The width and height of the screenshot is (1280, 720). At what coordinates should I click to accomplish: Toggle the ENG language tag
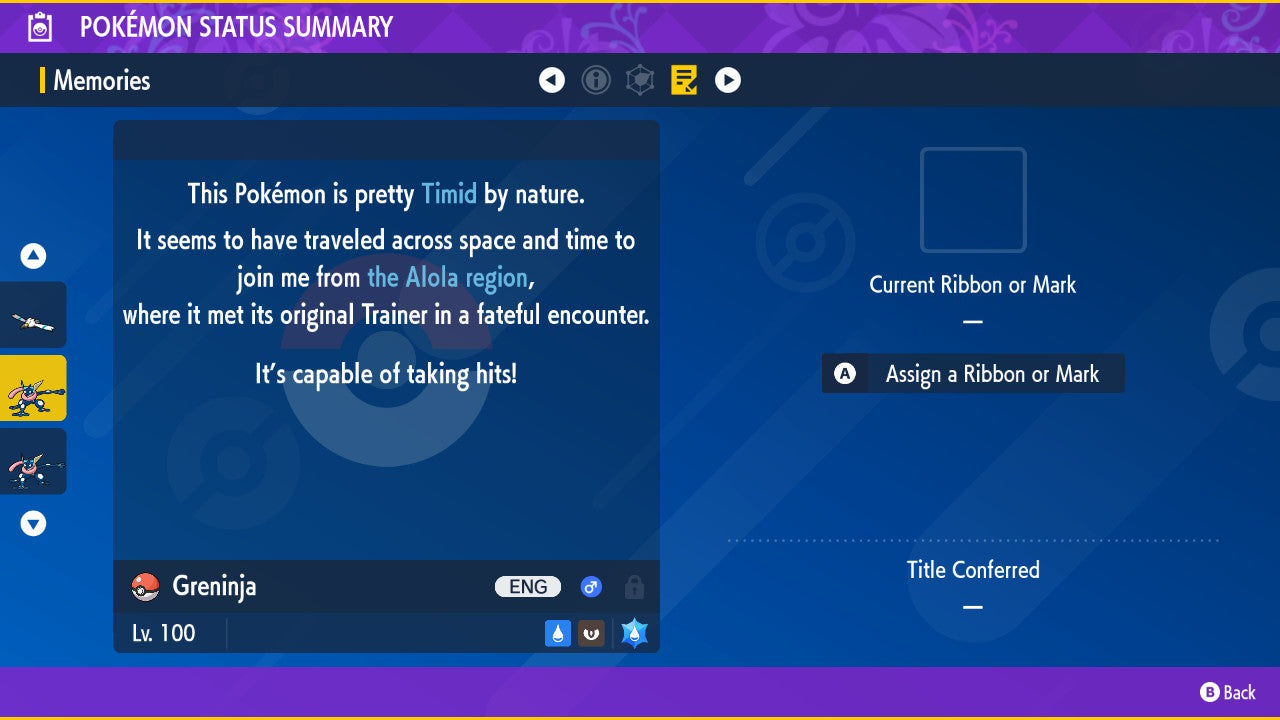pyautogui.click(x=527, y=587)
